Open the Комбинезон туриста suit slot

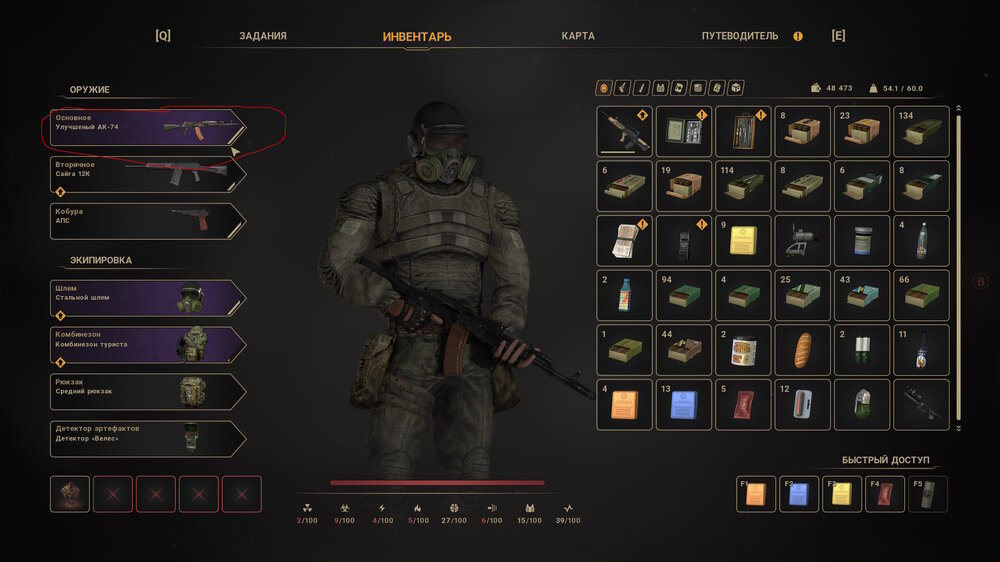coord(147,344)
